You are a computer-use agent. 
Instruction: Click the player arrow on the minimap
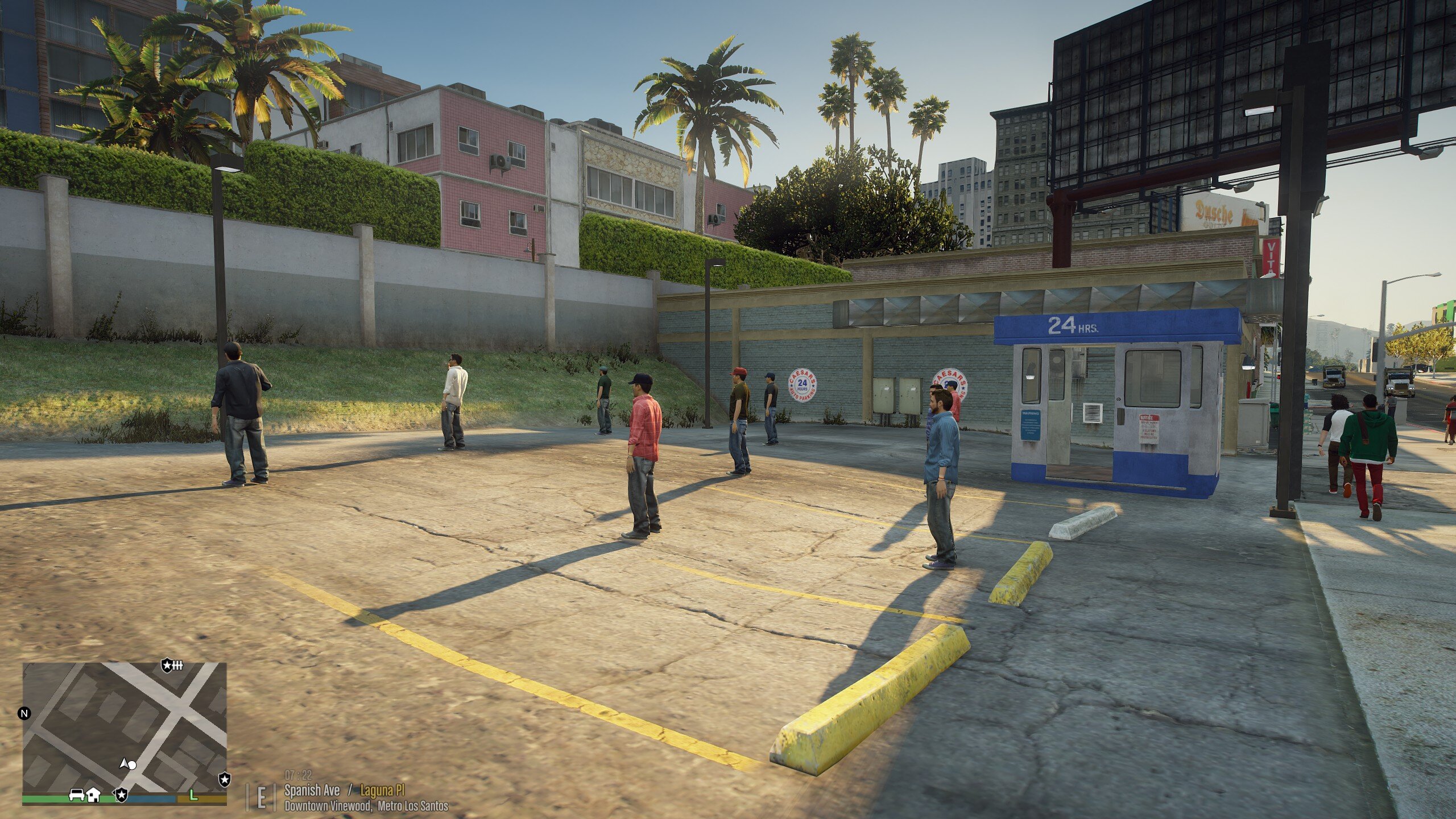click(123, 763)
